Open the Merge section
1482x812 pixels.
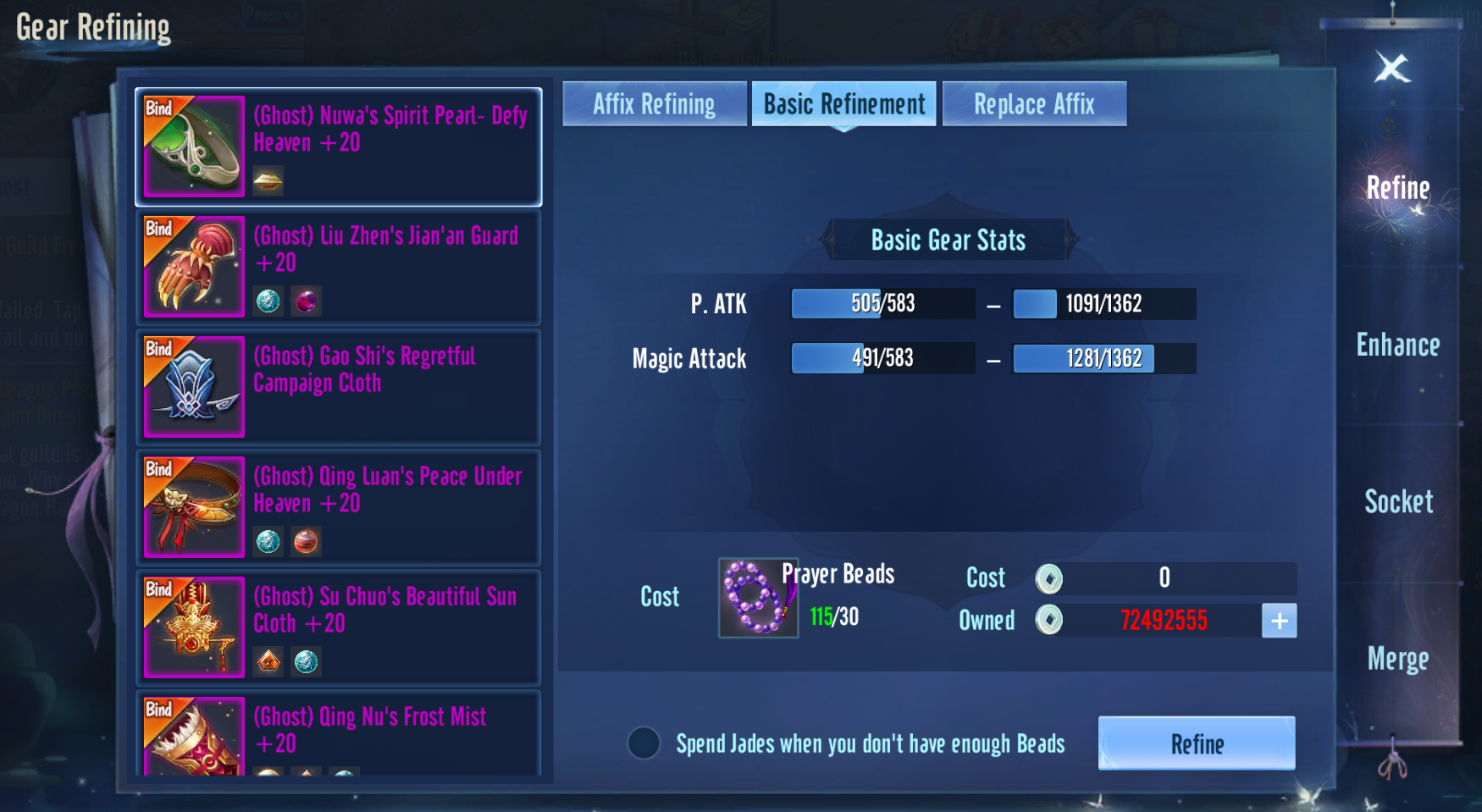click(1397, 659)
